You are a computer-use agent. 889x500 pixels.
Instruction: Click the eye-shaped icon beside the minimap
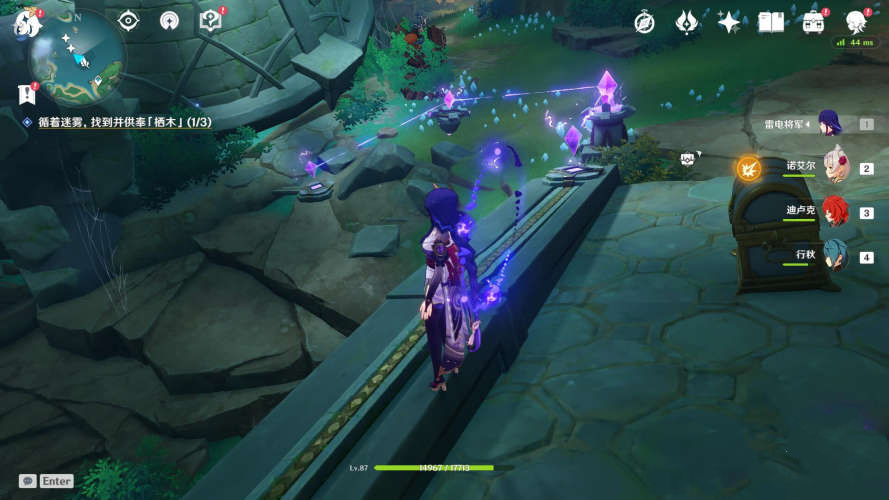coord(129,20)
